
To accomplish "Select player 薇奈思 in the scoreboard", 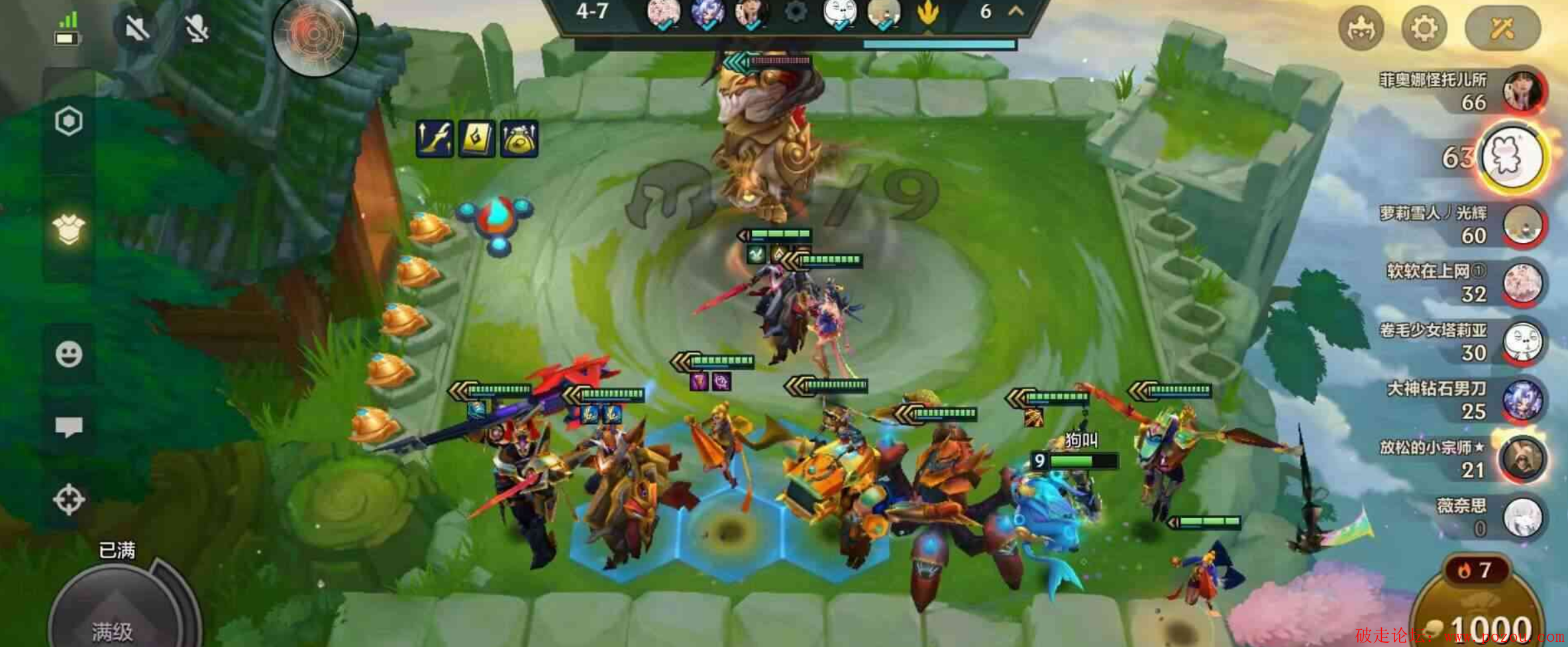I will click(1522, 517).
